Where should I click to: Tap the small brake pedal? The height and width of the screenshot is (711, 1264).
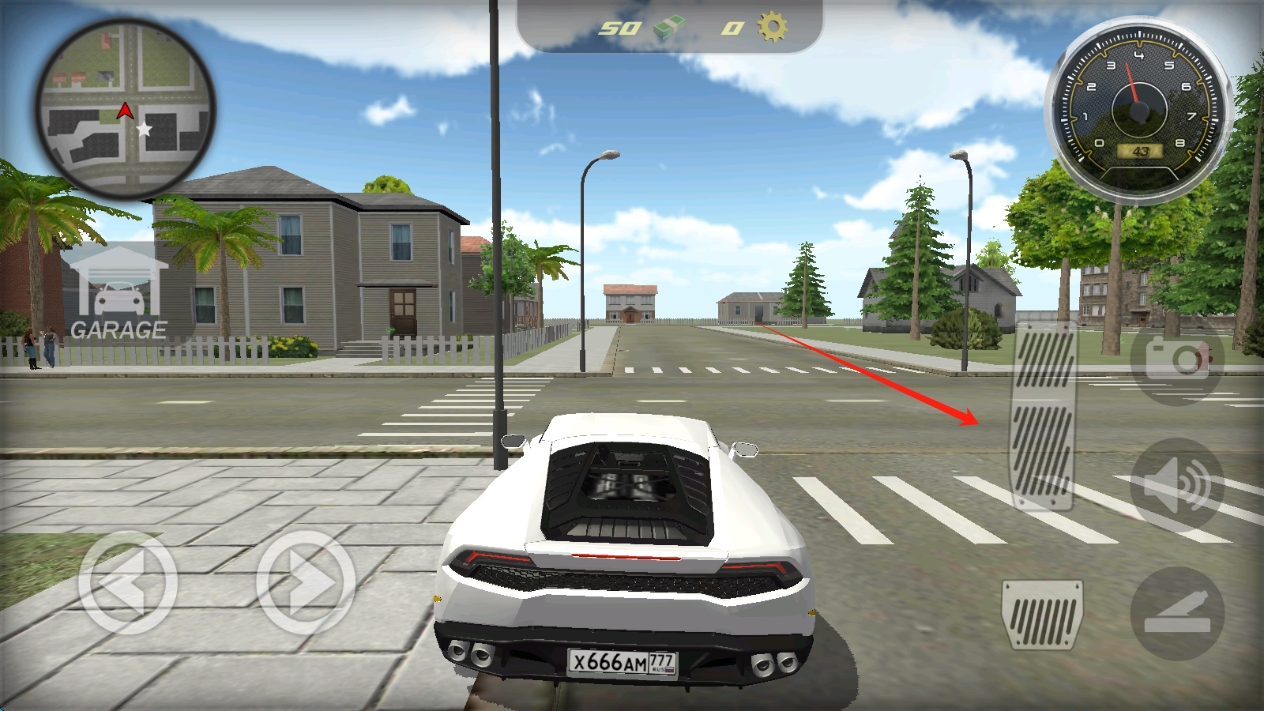click(1042, 613)
